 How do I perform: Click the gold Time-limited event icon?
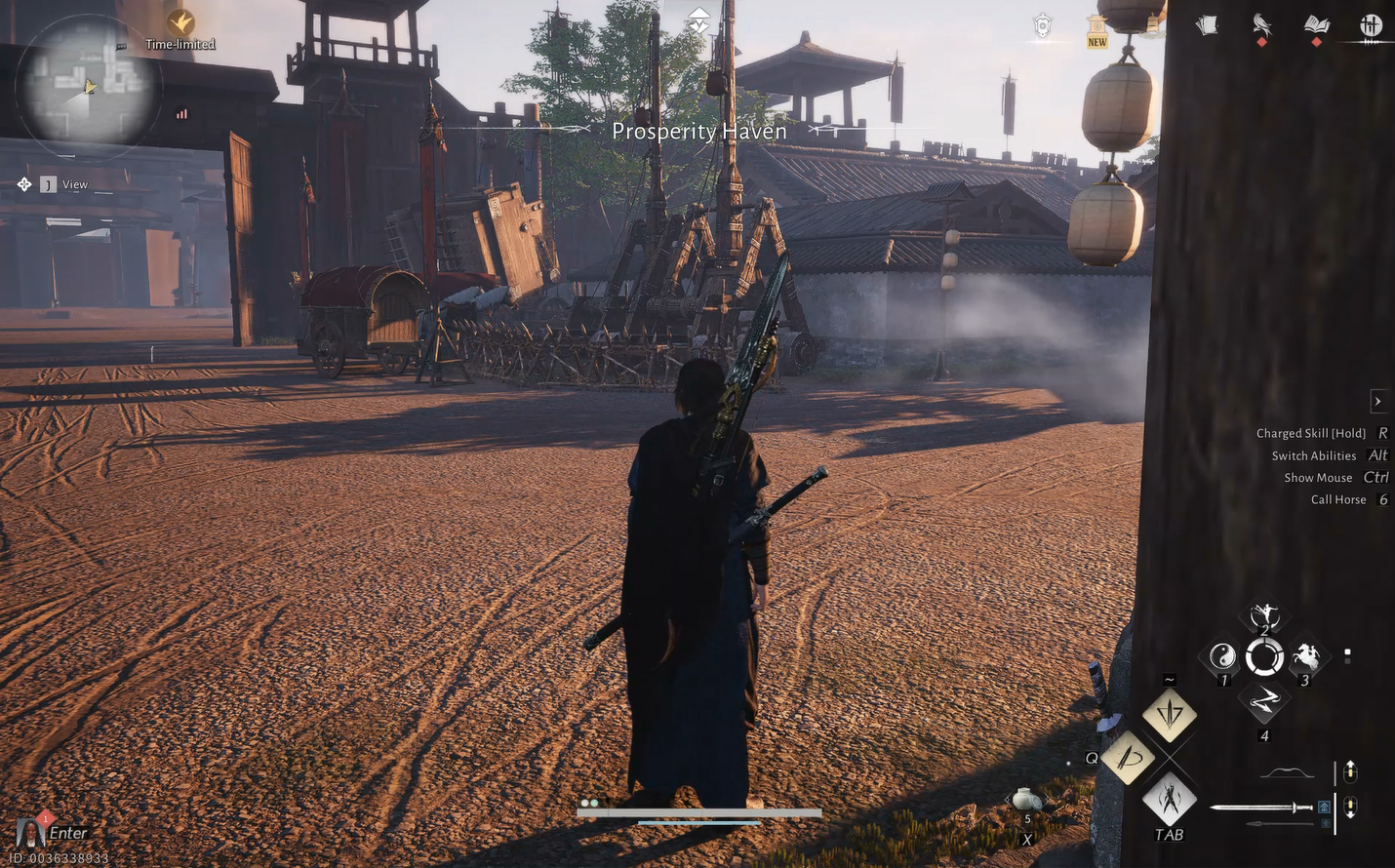point(180,21)
